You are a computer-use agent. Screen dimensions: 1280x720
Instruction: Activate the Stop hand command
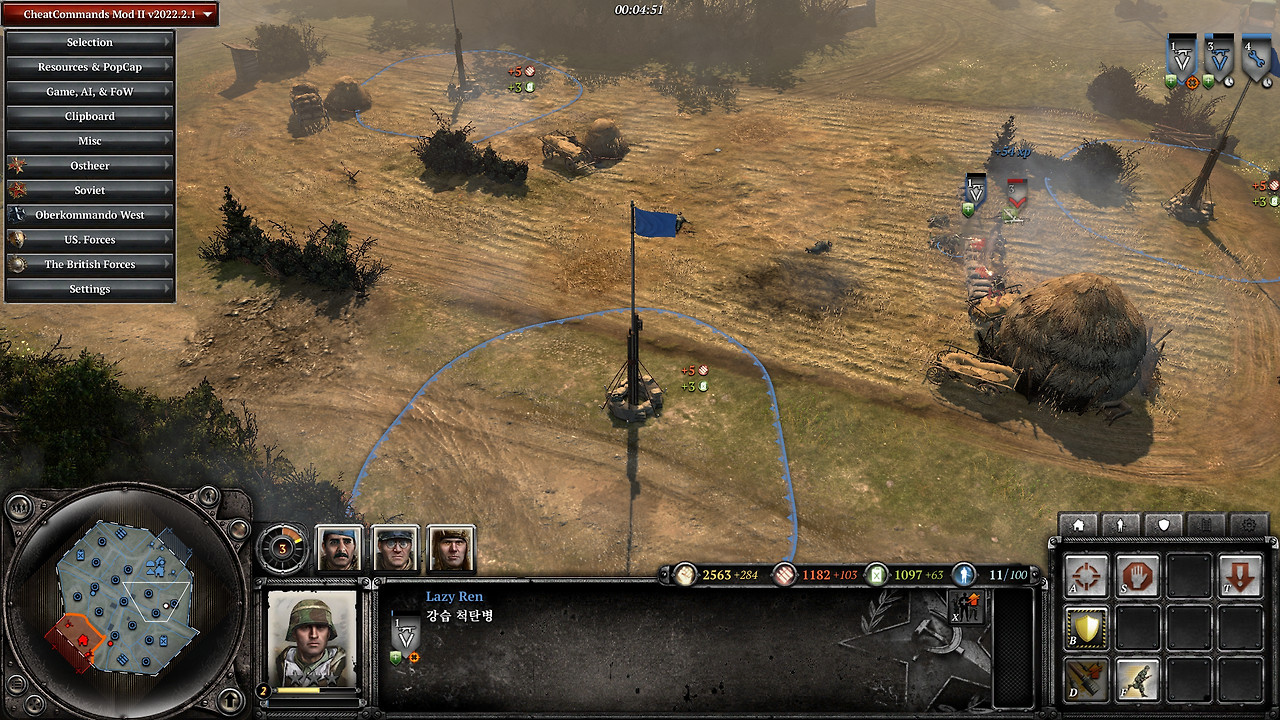pos(1137,577)
